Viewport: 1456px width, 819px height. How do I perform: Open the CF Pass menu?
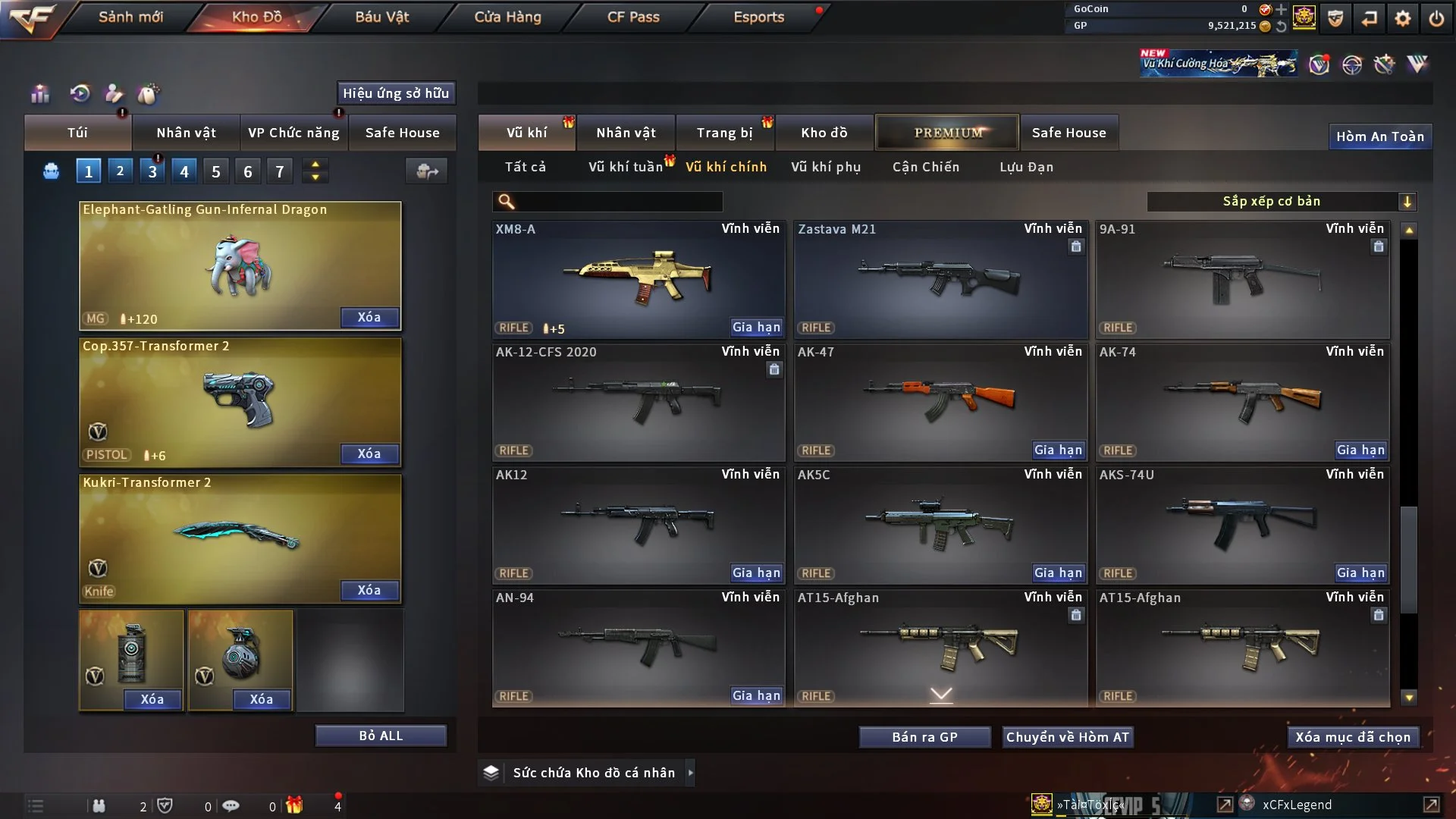[x=633, y=17]
